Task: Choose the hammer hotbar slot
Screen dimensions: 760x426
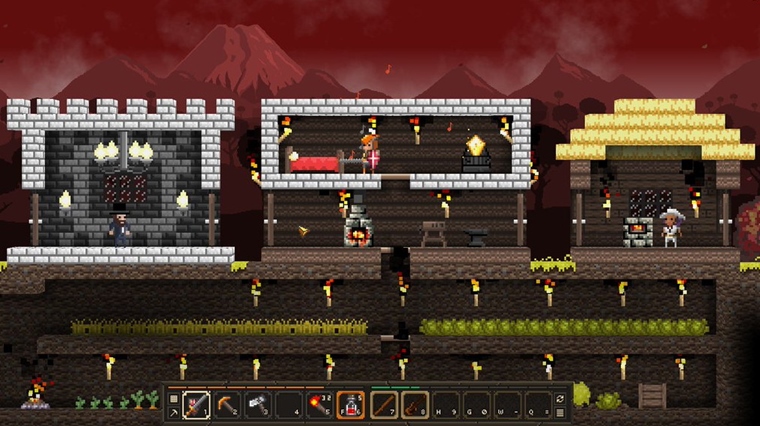Action: pos(258,403)
